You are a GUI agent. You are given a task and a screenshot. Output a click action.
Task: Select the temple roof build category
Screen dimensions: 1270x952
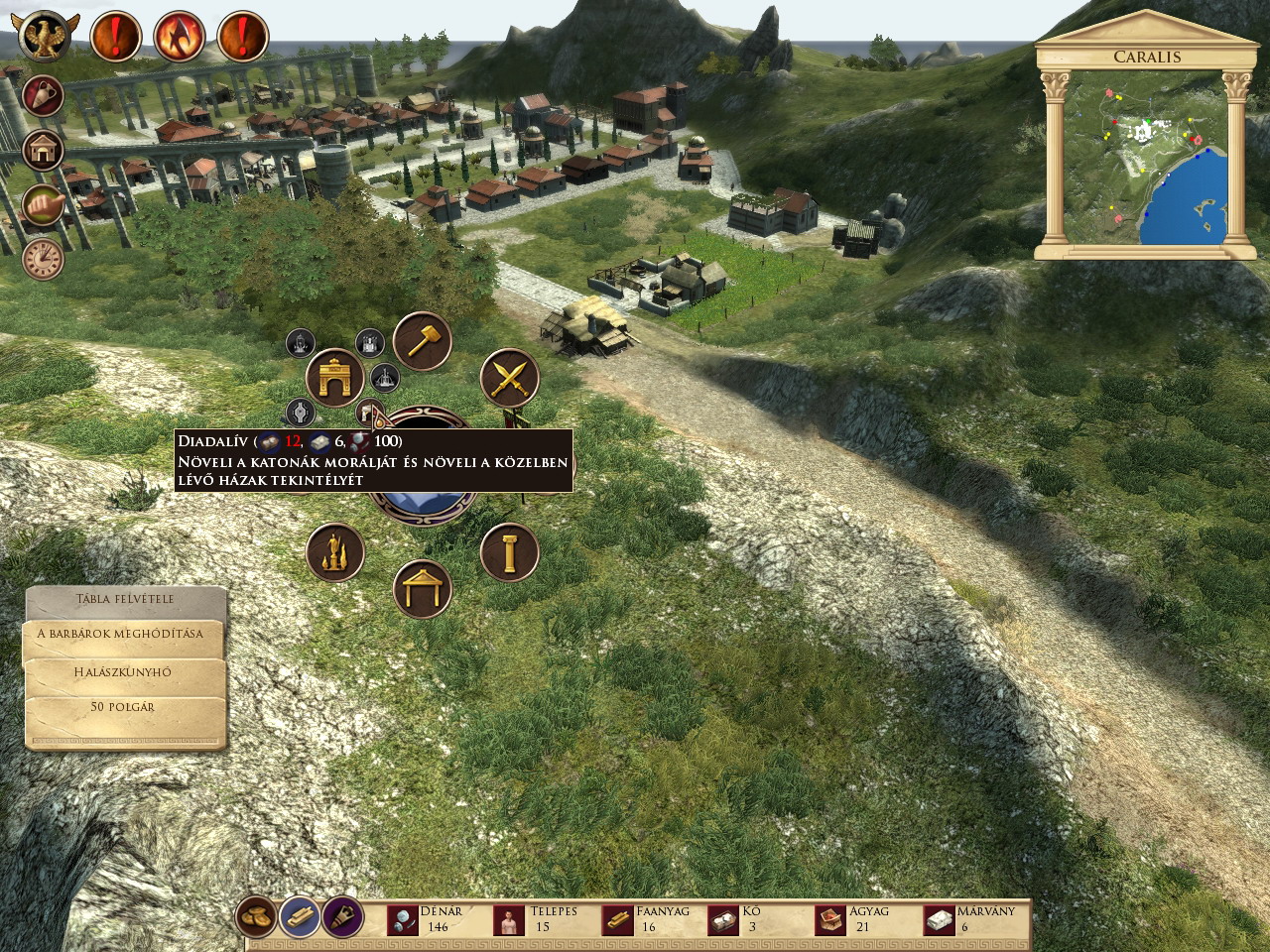coord(423,589)
